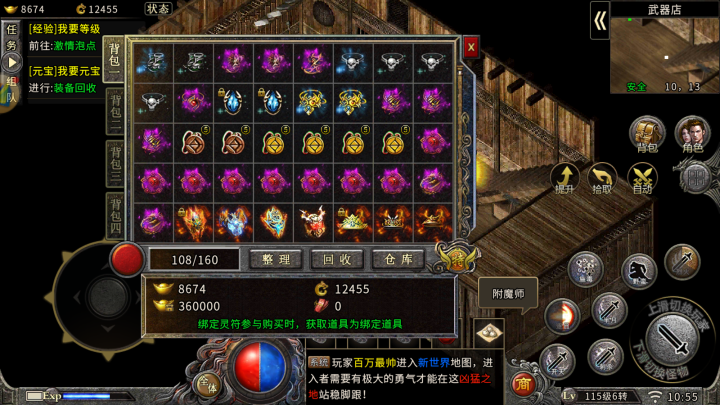720x405 pixels.
Task: Toggle 自动 auto-combat crossed swords icon
Action: point(642,178)
